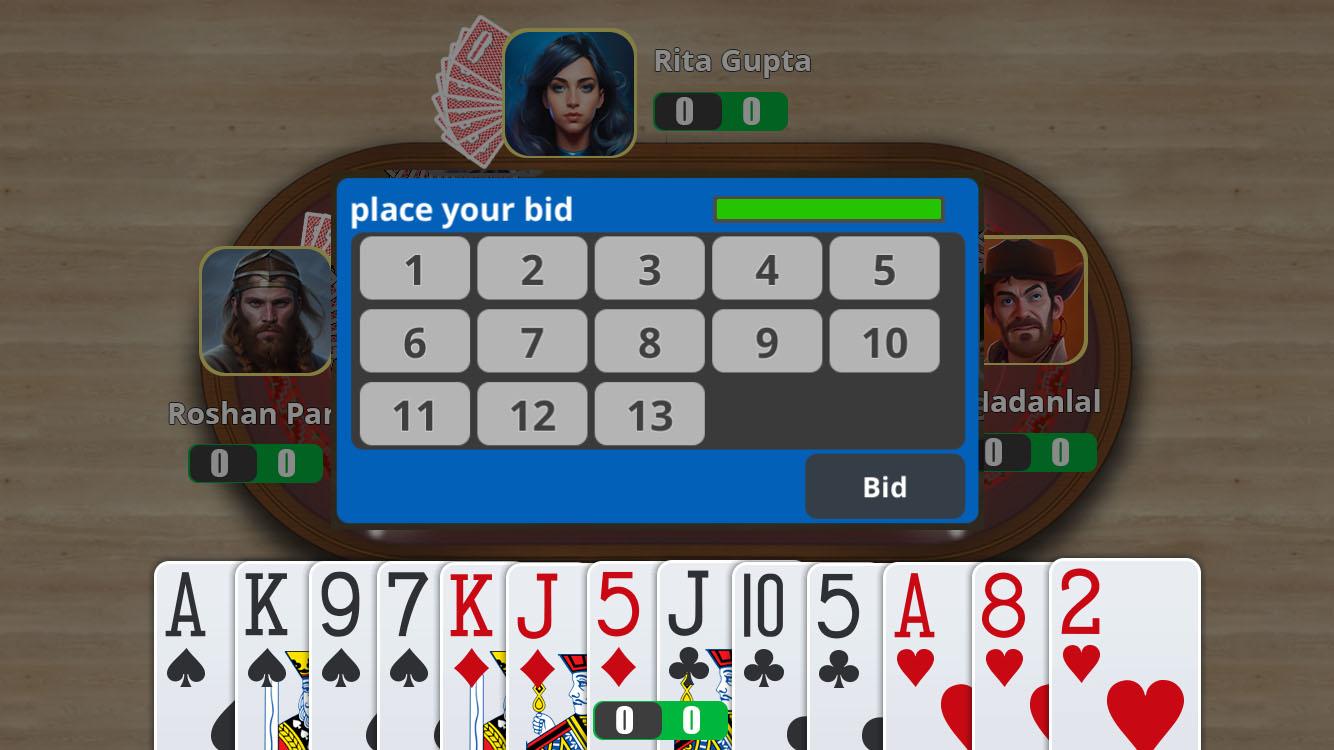The width and height of the screenshot is (1334, 750).
Task: Choose a bid of 2
Action: [532, 268]
